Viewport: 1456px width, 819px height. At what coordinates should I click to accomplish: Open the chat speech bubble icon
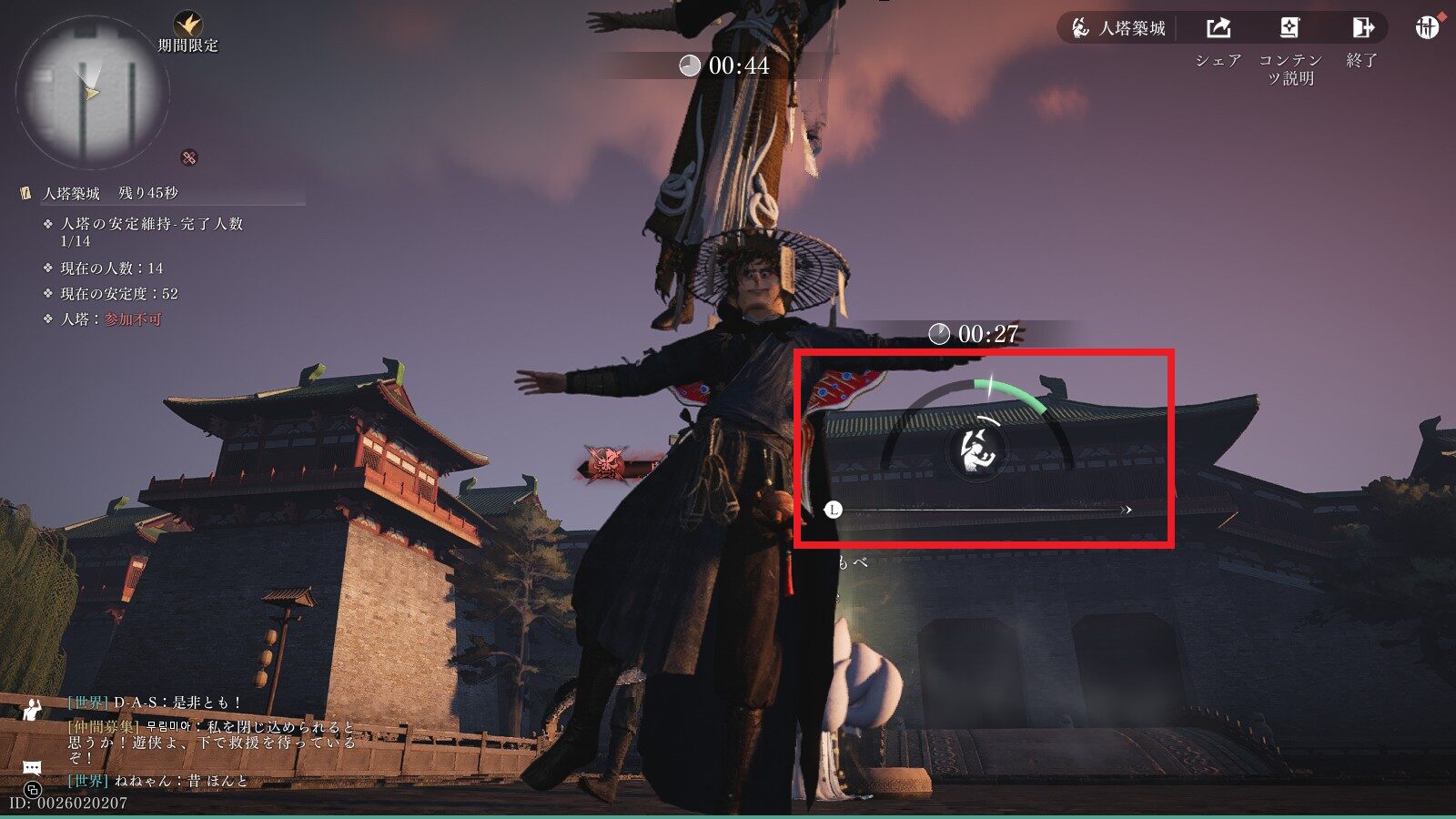tap(32, 768)
